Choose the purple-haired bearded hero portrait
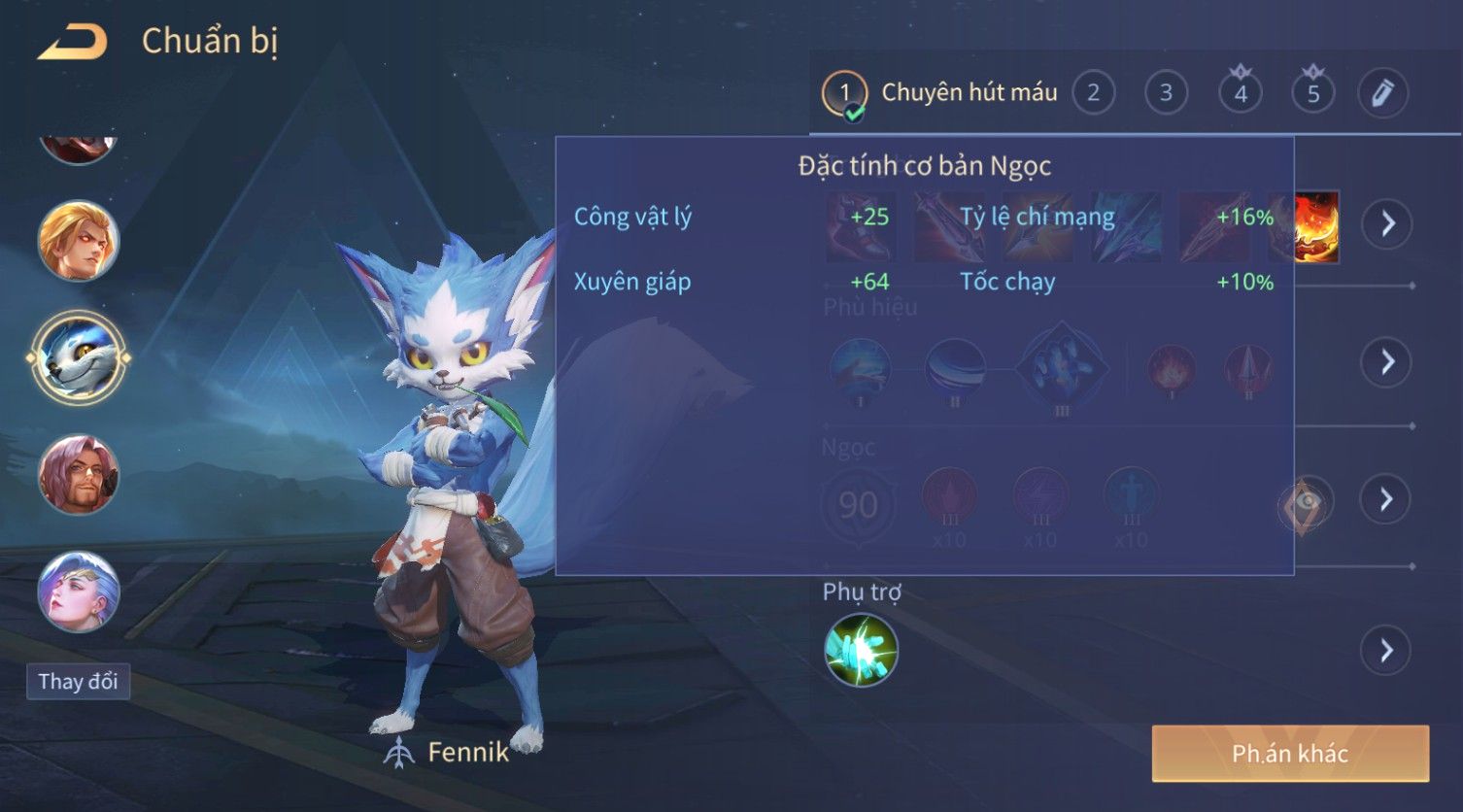The height and width of the screenshot is (812, 1463). (79, 475)
